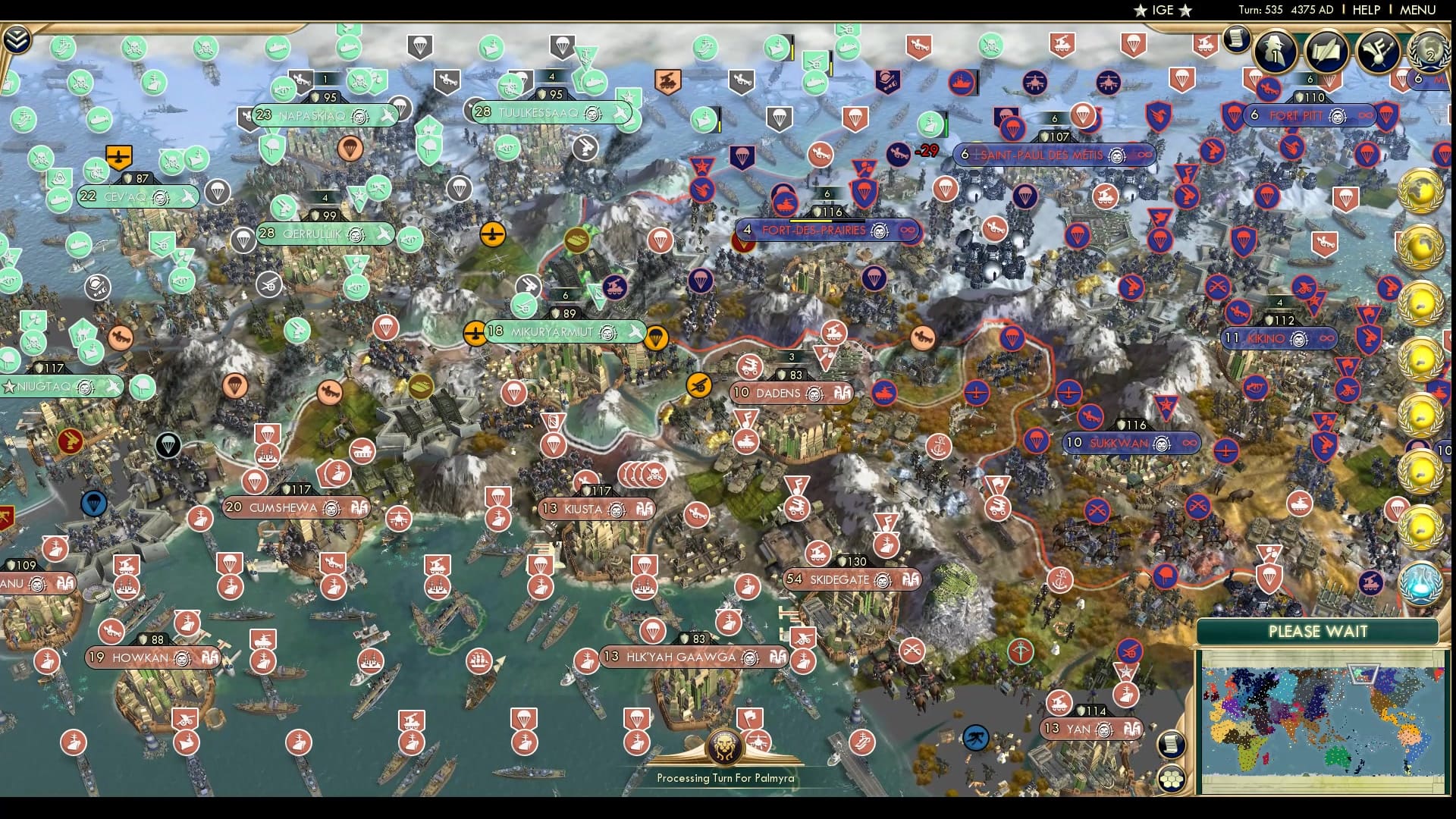Click the HELP link in the top bar

[x=1365, y=10]
